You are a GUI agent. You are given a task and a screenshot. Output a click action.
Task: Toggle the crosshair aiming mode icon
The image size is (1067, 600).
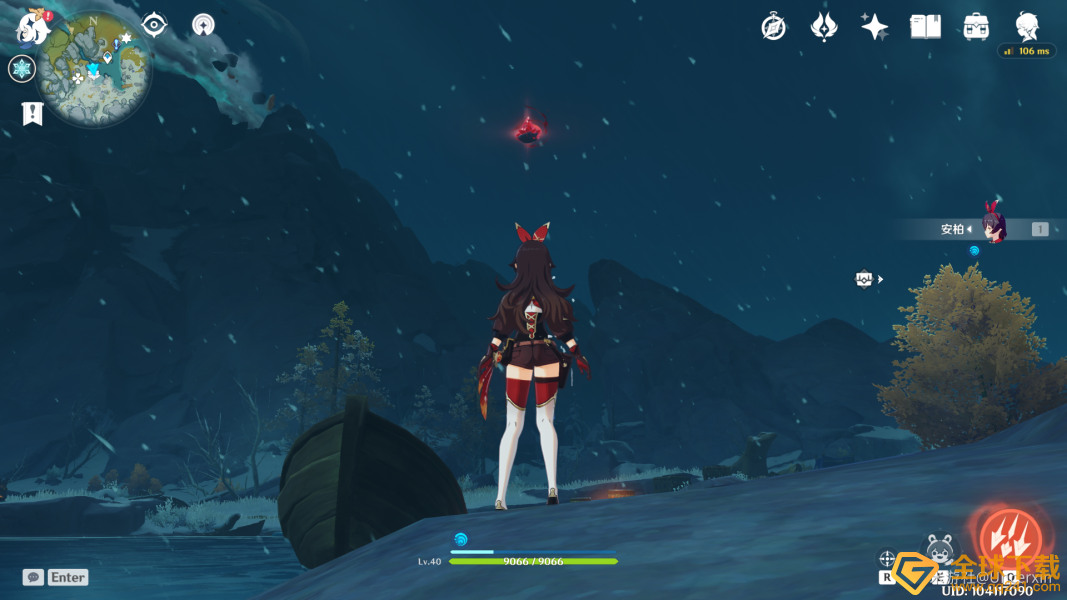coord(887,559)
